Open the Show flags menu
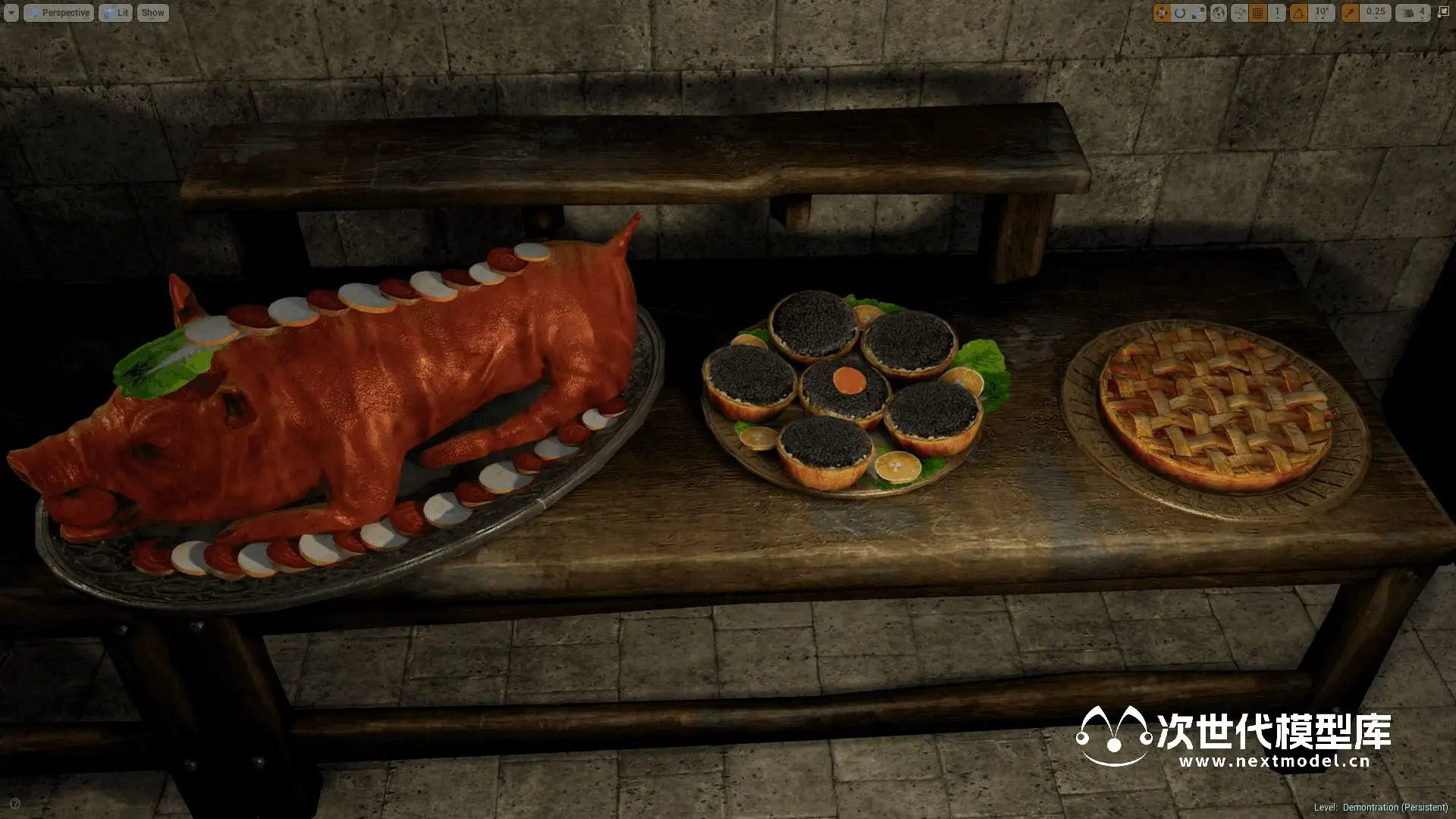This screenshot has width=1456, height=819. [152, 13]
